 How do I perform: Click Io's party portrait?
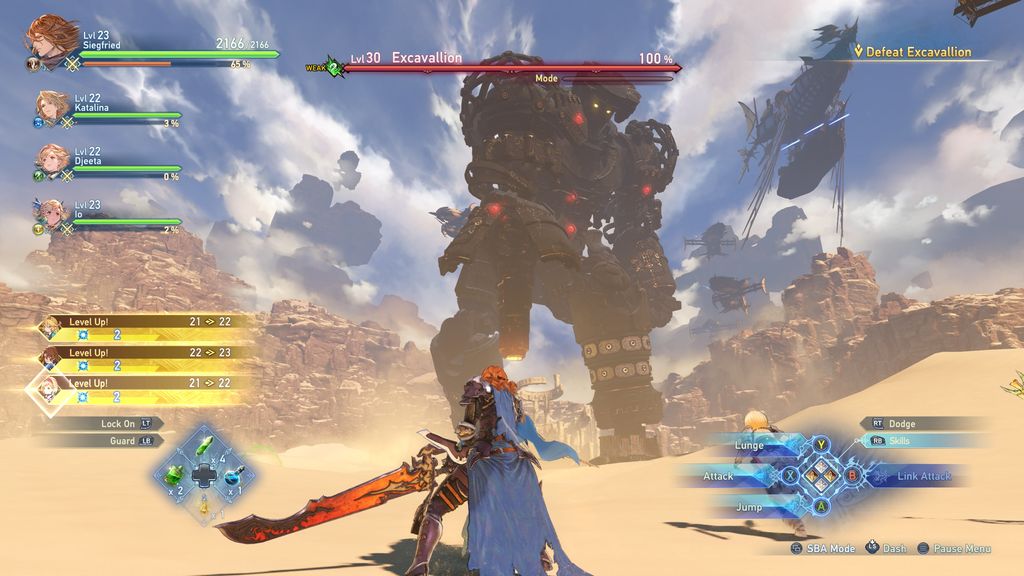pos(51,213)
